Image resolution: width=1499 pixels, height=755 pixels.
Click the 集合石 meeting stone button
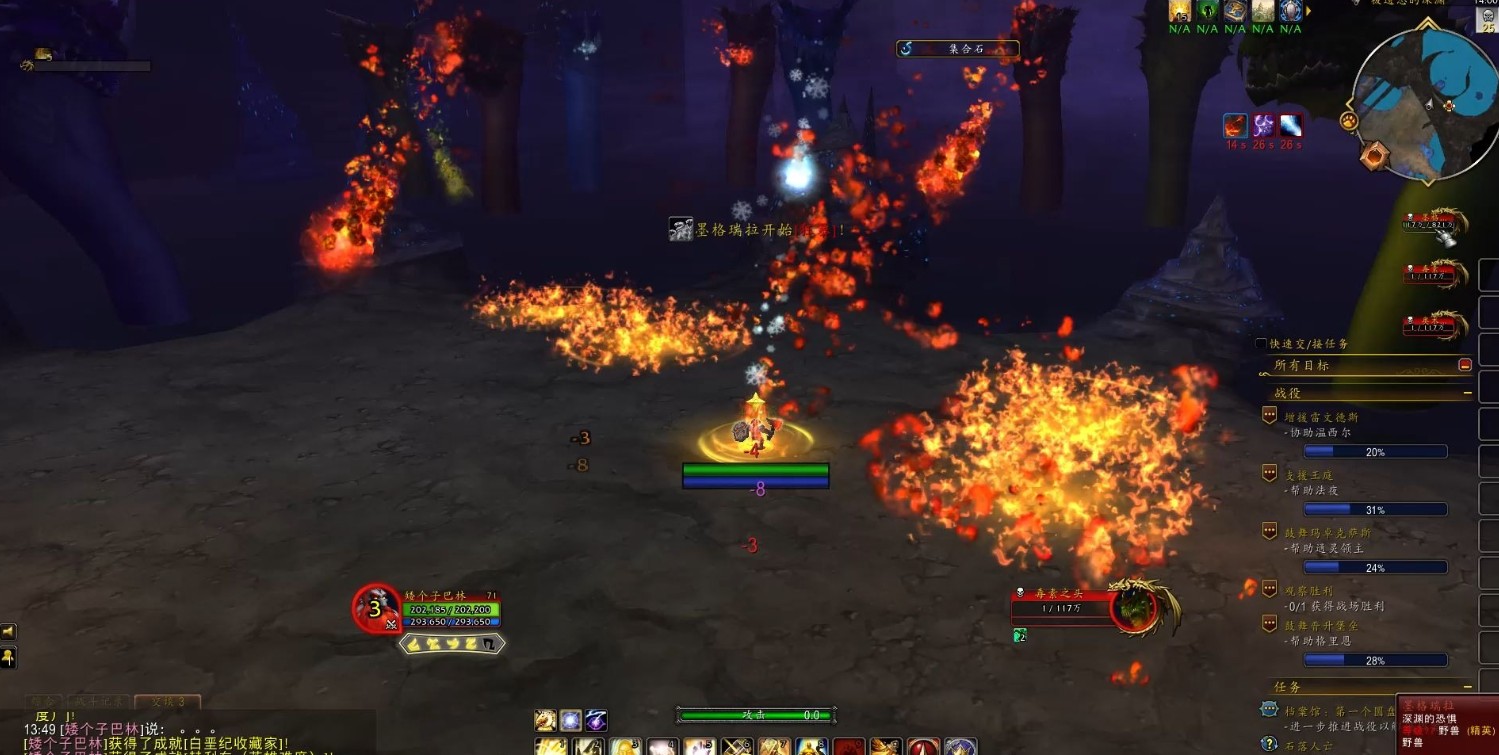point(957,48)
